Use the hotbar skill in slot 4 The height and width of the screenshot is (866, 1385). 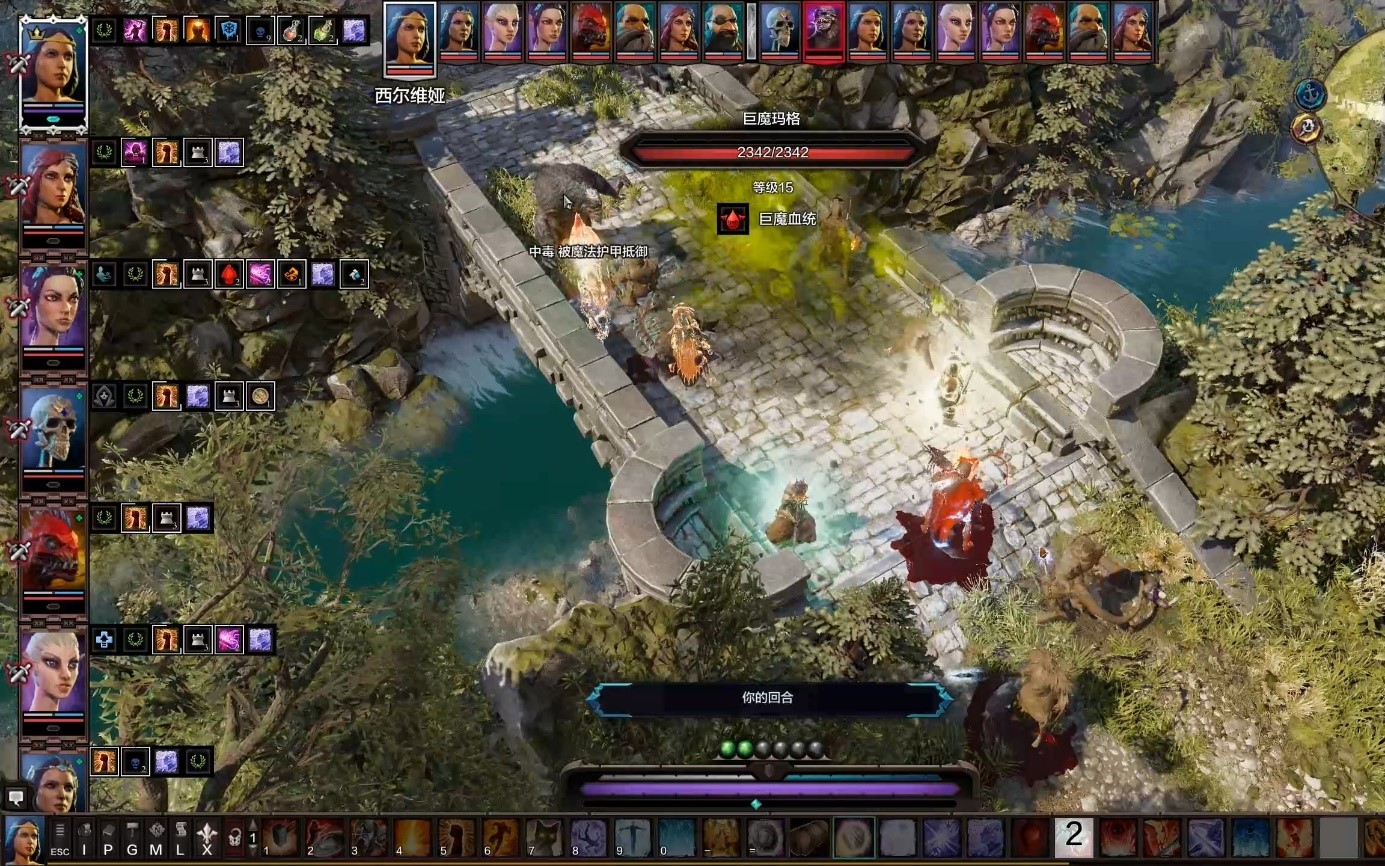(x=412, y=838)
